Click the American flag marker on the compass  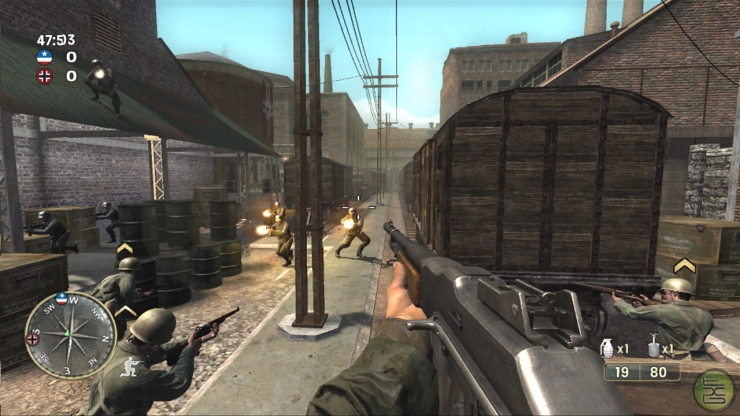63,297
